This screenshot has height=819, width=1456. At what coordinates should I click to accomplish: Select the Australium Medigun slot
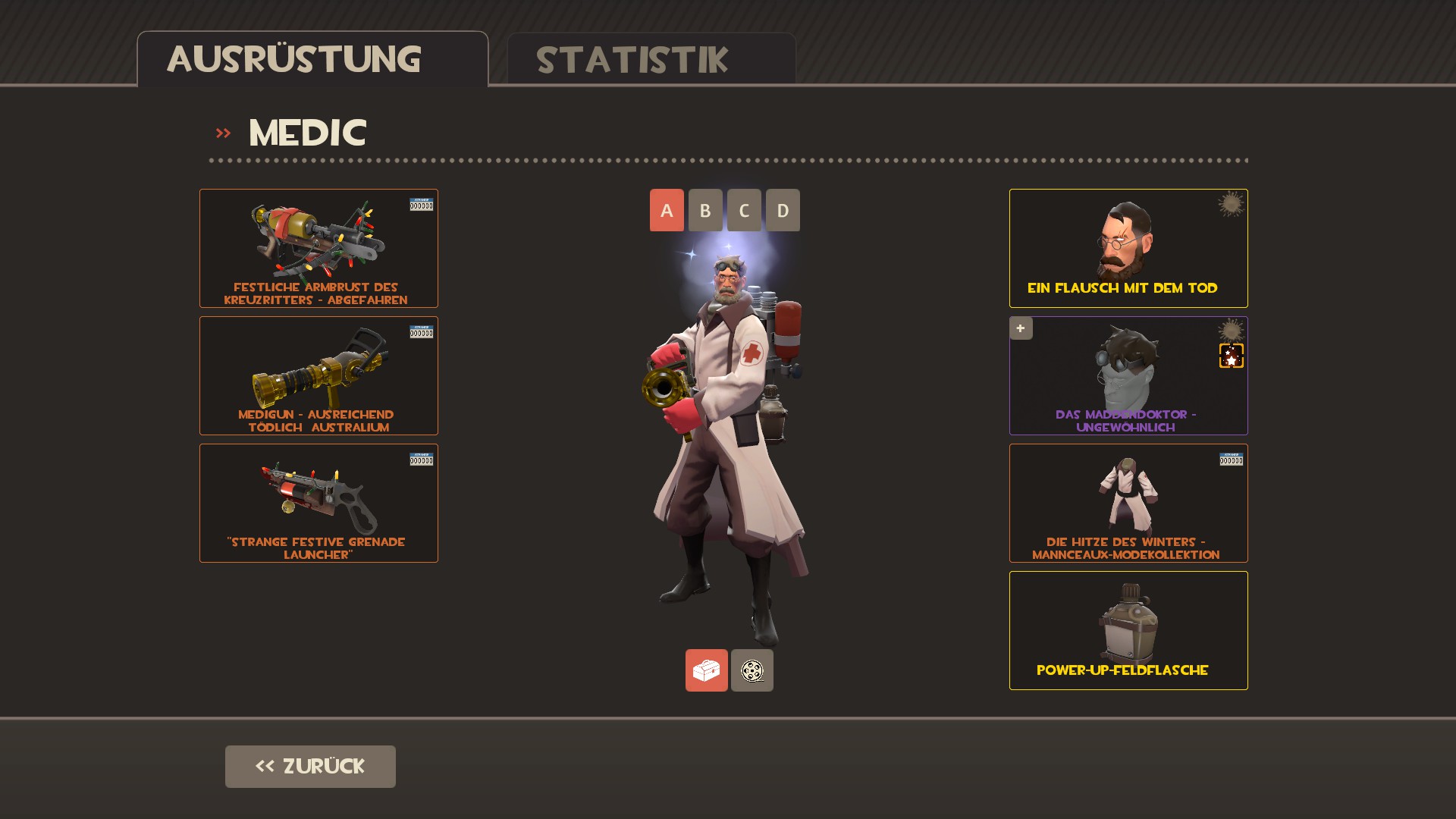[318, 375]
